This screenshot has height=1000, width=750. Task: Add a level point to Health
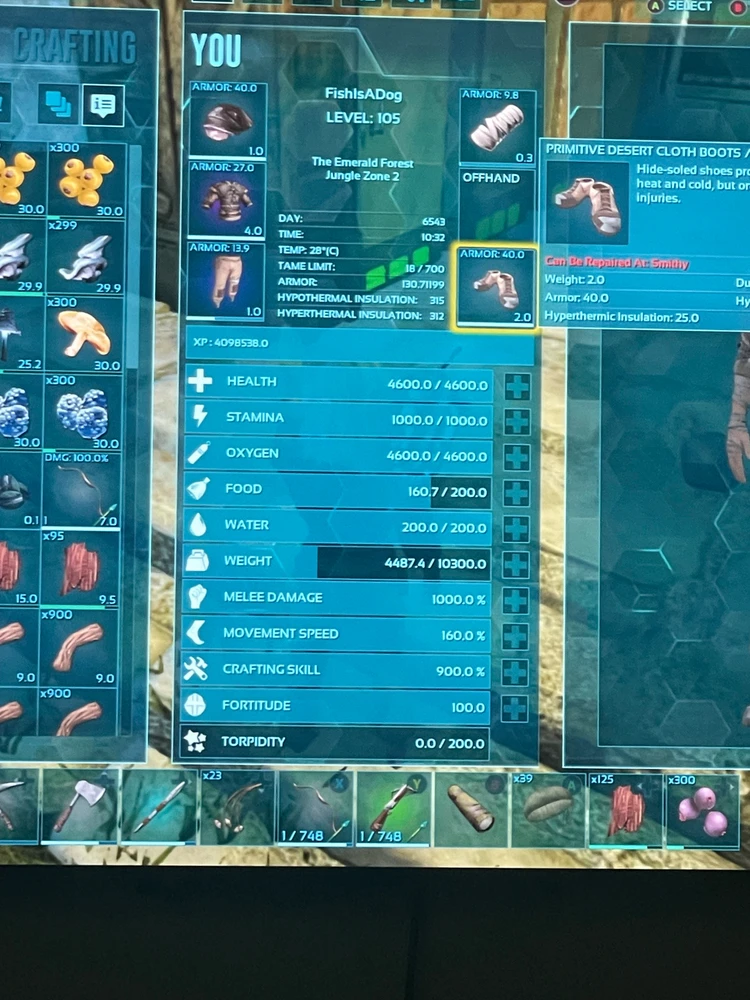coord(517,385)
